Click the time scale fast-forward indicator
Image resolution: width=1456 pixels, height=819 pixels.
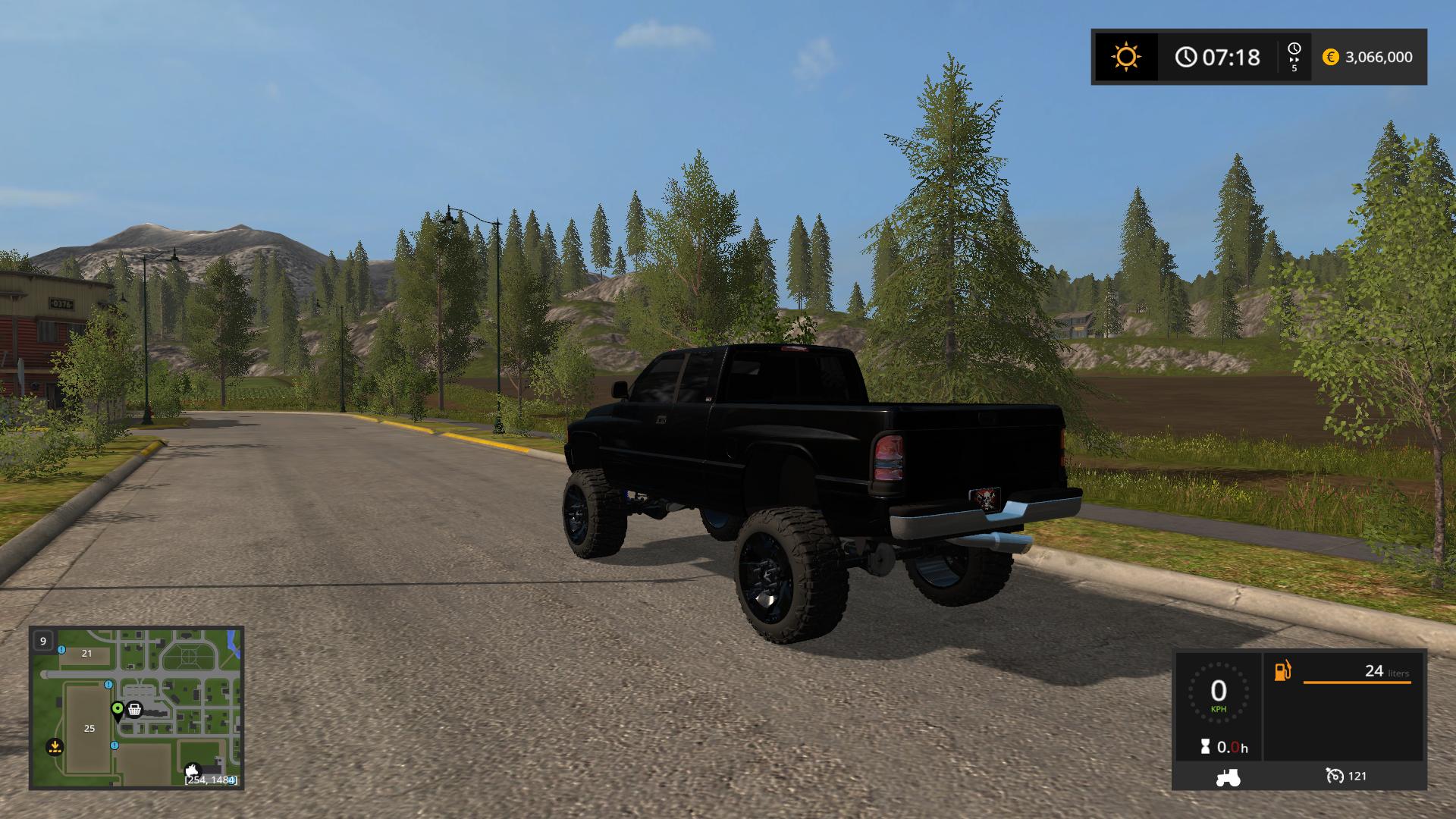pos(1294,57)
